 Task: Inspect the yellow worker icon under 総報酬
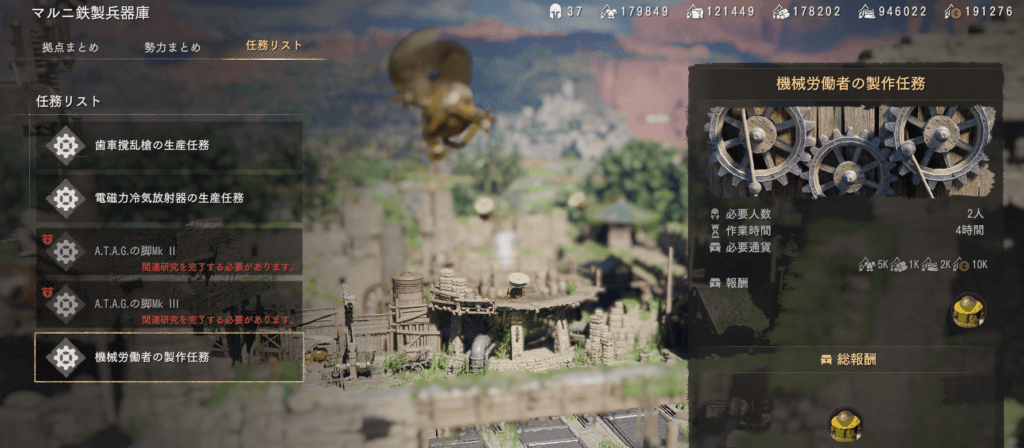846,426
